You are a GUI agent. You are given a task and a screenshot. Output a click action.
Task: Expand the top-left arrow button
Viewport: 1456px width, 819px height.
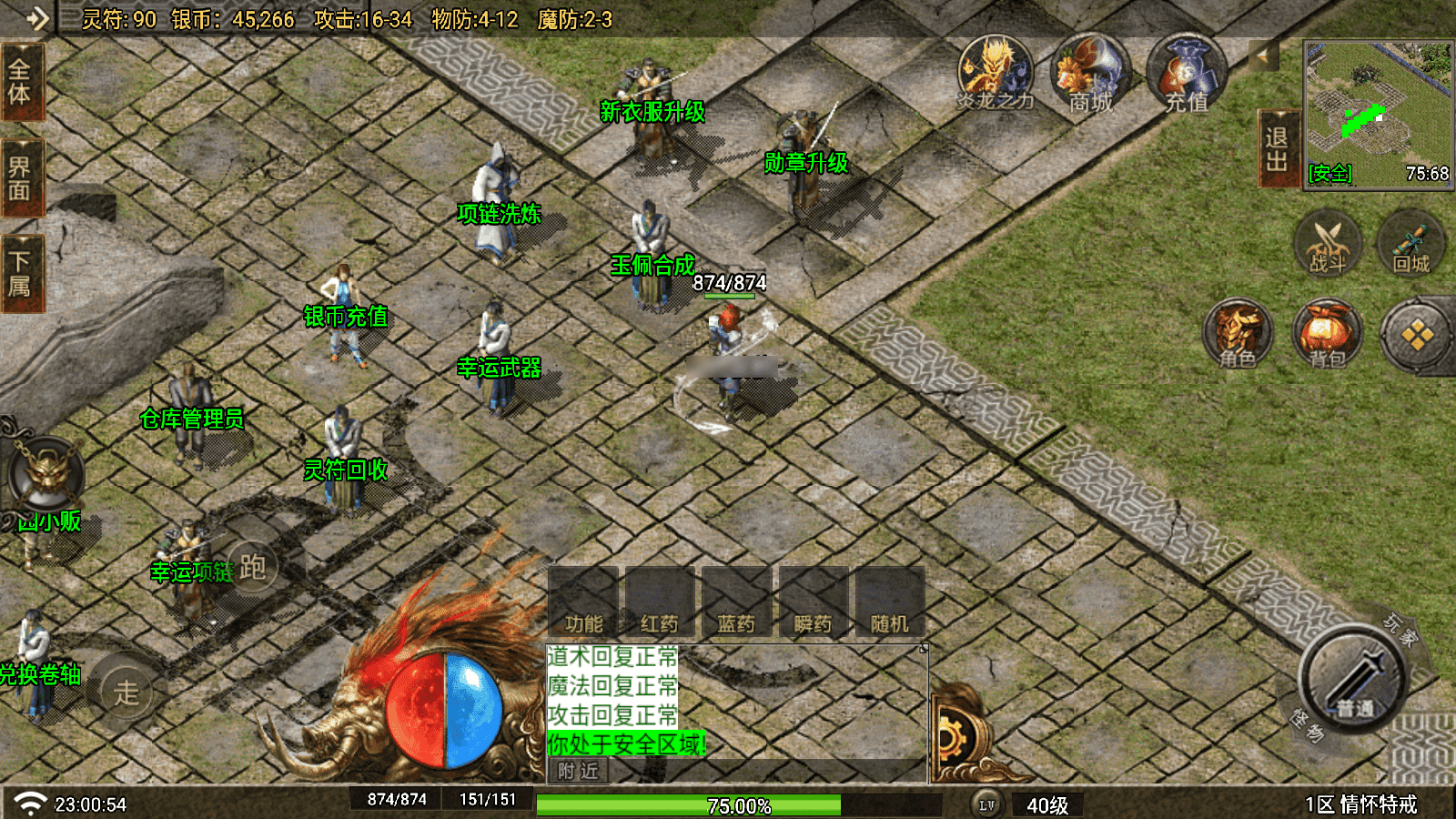35,18
